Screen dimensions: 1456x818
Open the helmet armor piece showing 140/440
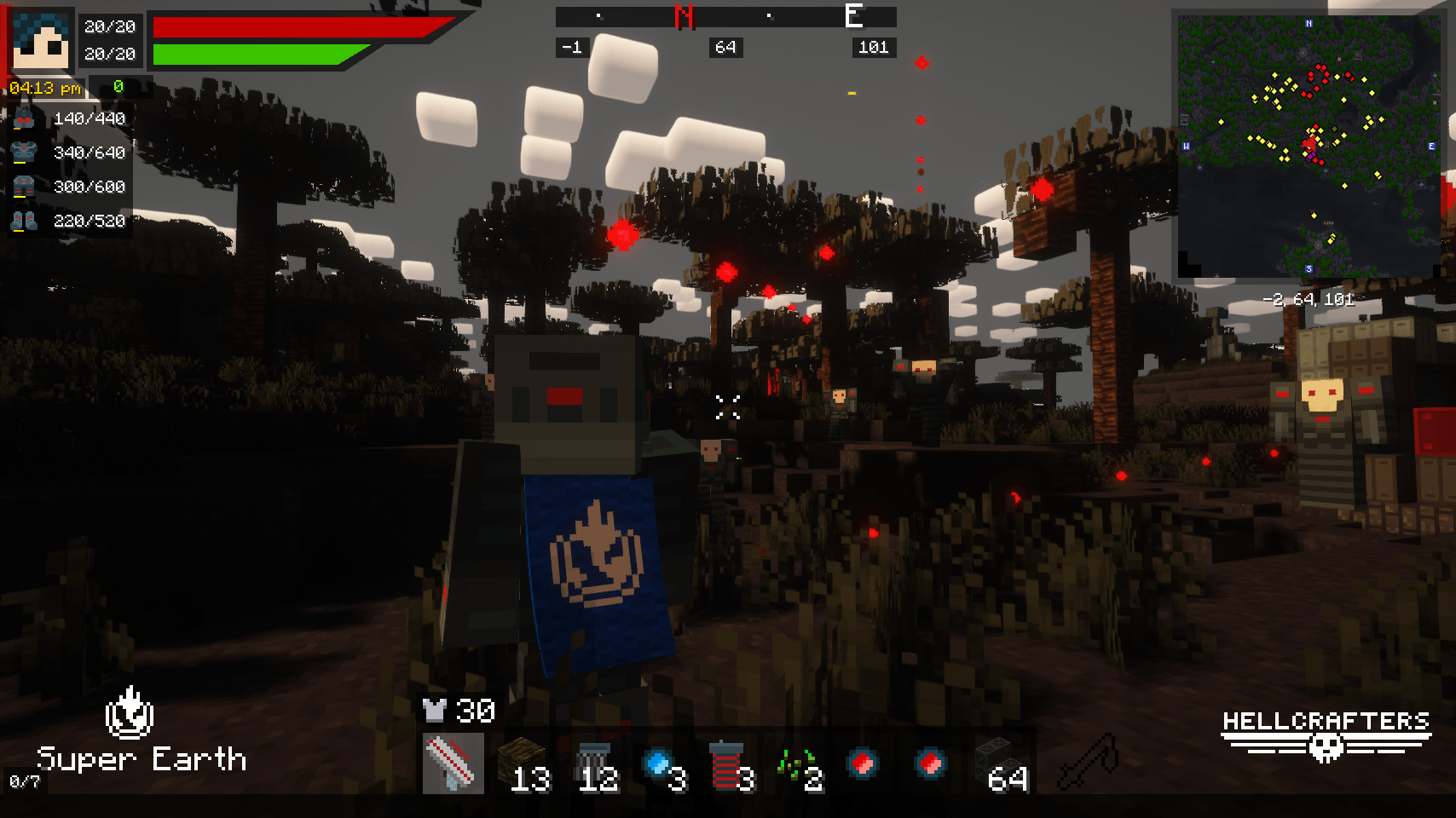tap(24, 118)
